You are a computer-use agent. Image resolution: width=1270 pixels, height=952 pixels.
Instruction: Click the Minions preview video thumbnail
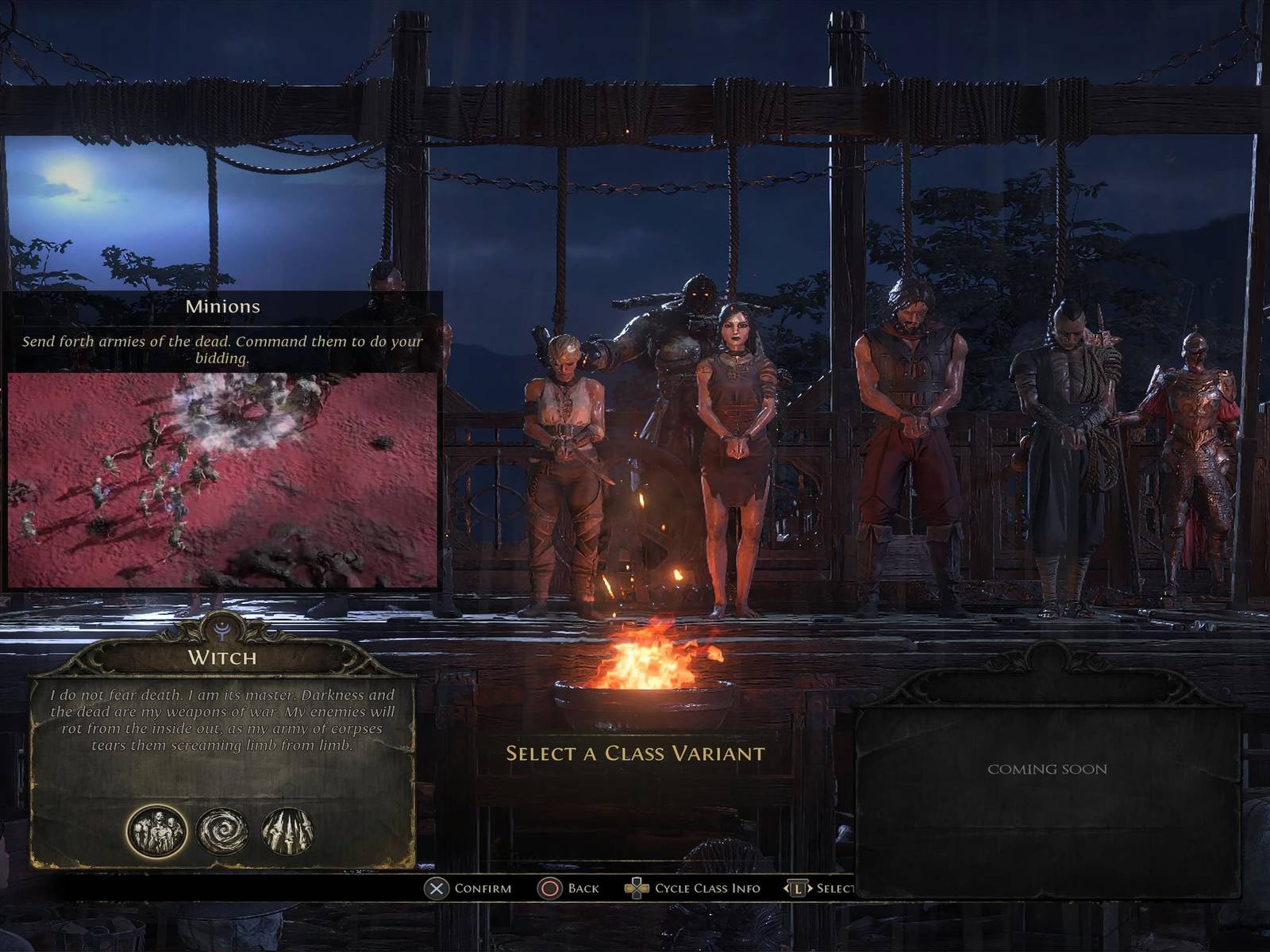tap(222, 480)
